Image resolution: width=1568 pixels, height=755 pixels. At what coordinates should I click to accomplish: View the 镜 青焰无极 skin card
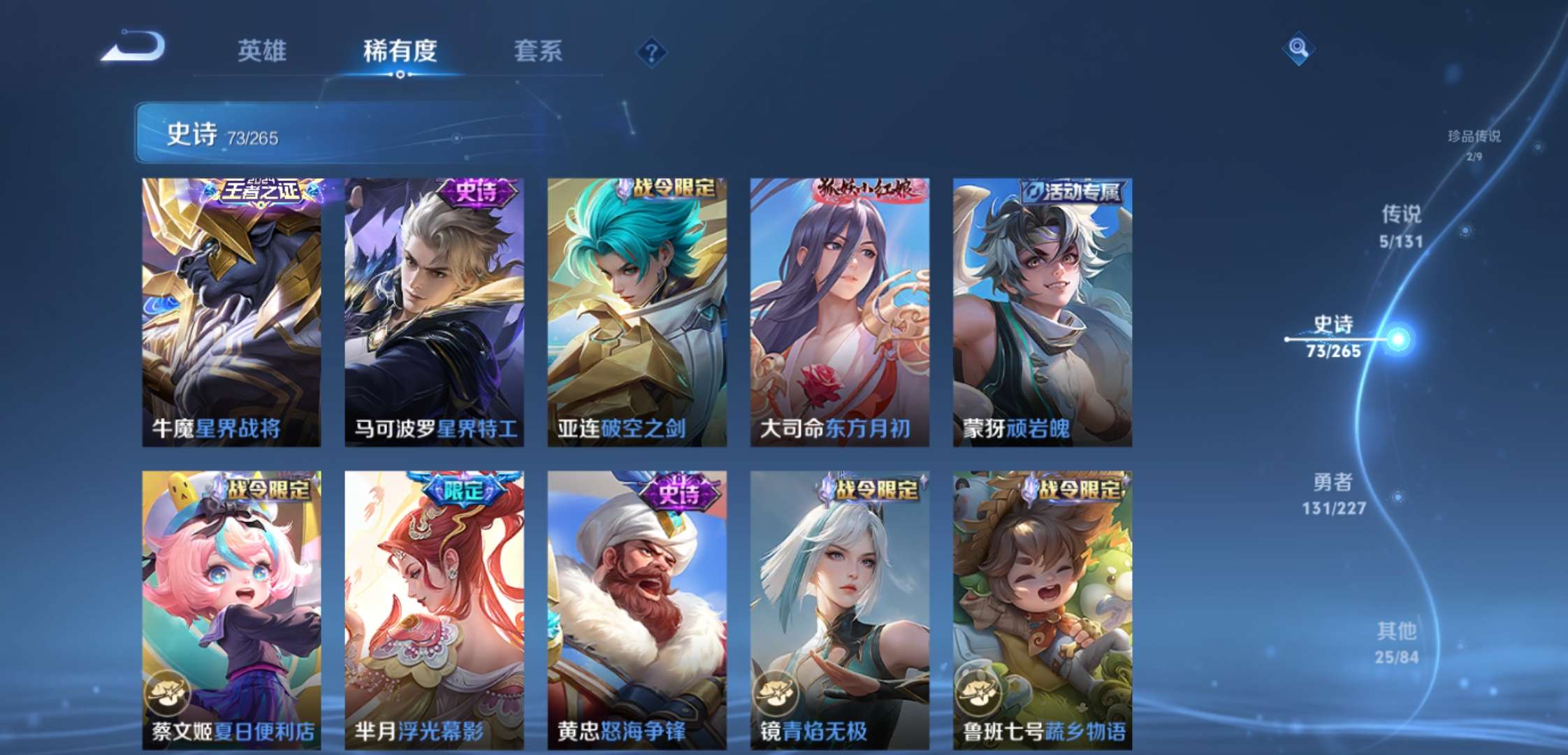[x=839, y=610]
